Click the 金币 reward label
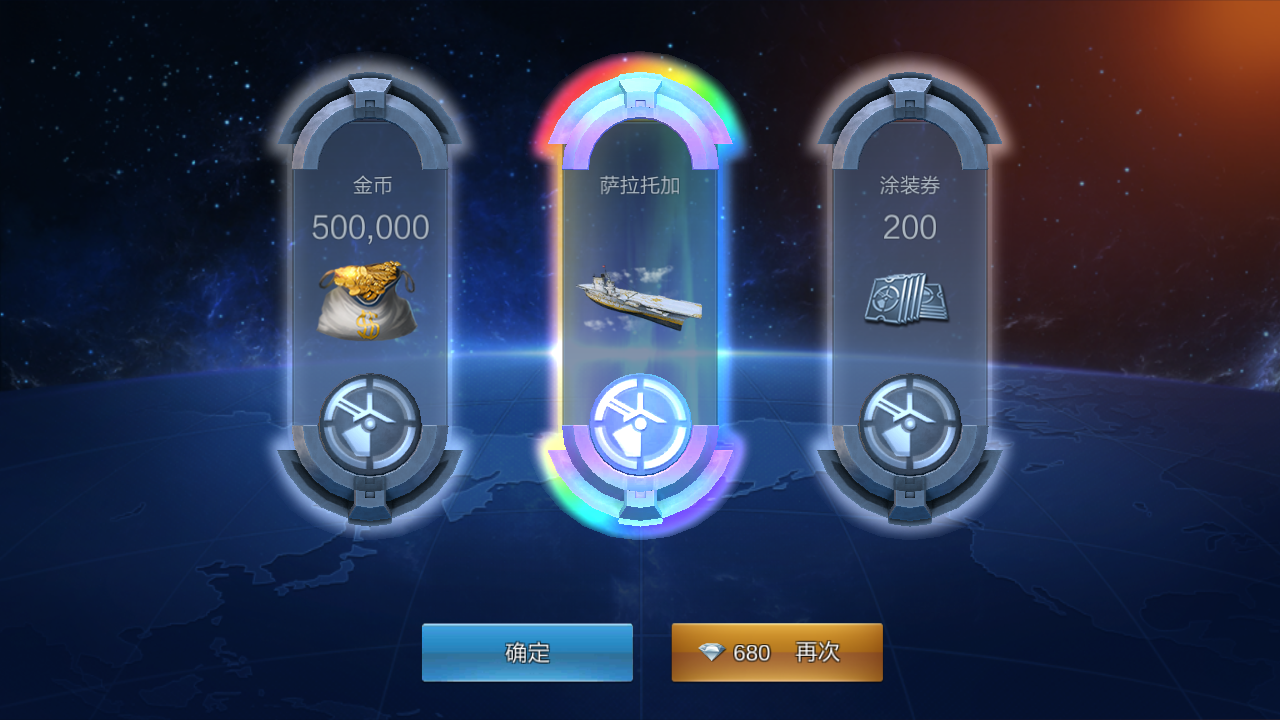Viewport: 1280px width, 720px height. click(x=372, y=183)
